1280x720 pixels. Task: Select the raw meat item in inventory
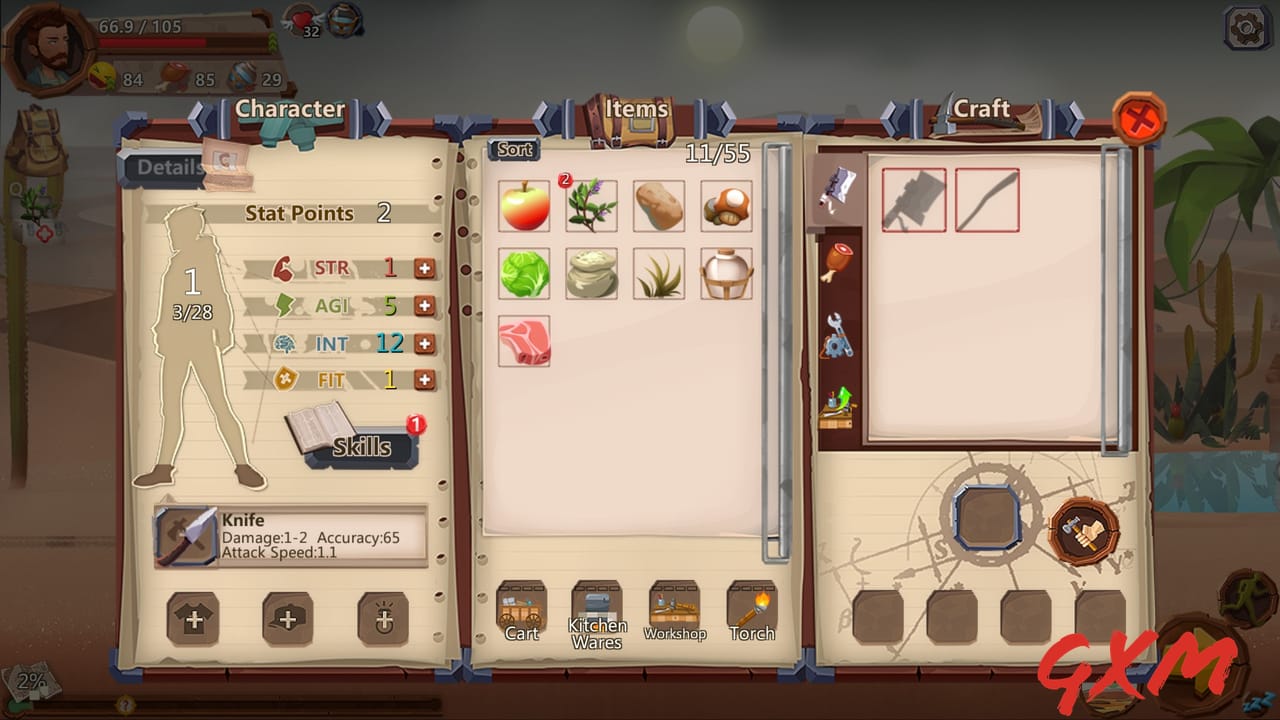[524, 340]
